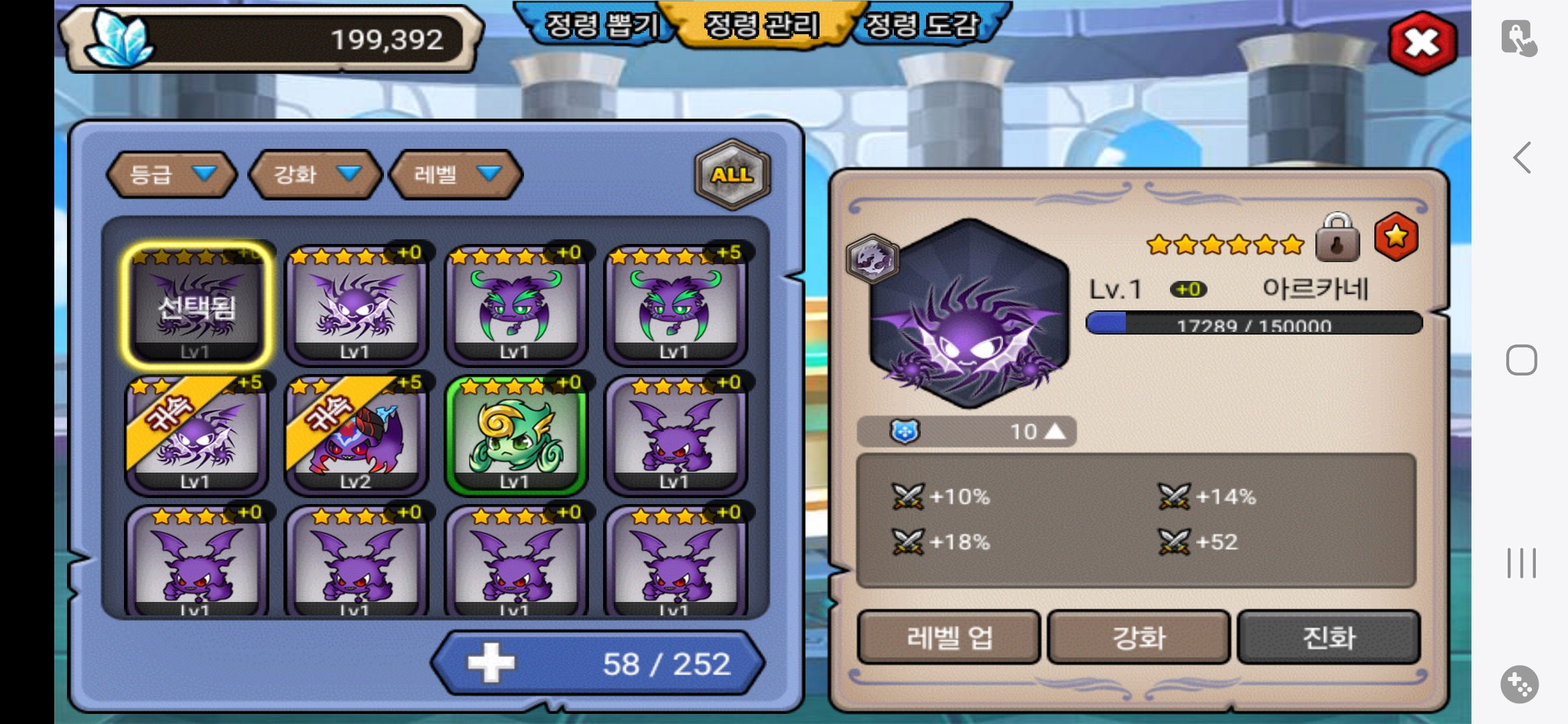Viewport: 1568px width, 724px height.
Task: Select the Lv2 spirit with 귀속 ribbon
Action: [x=356, y=435]
